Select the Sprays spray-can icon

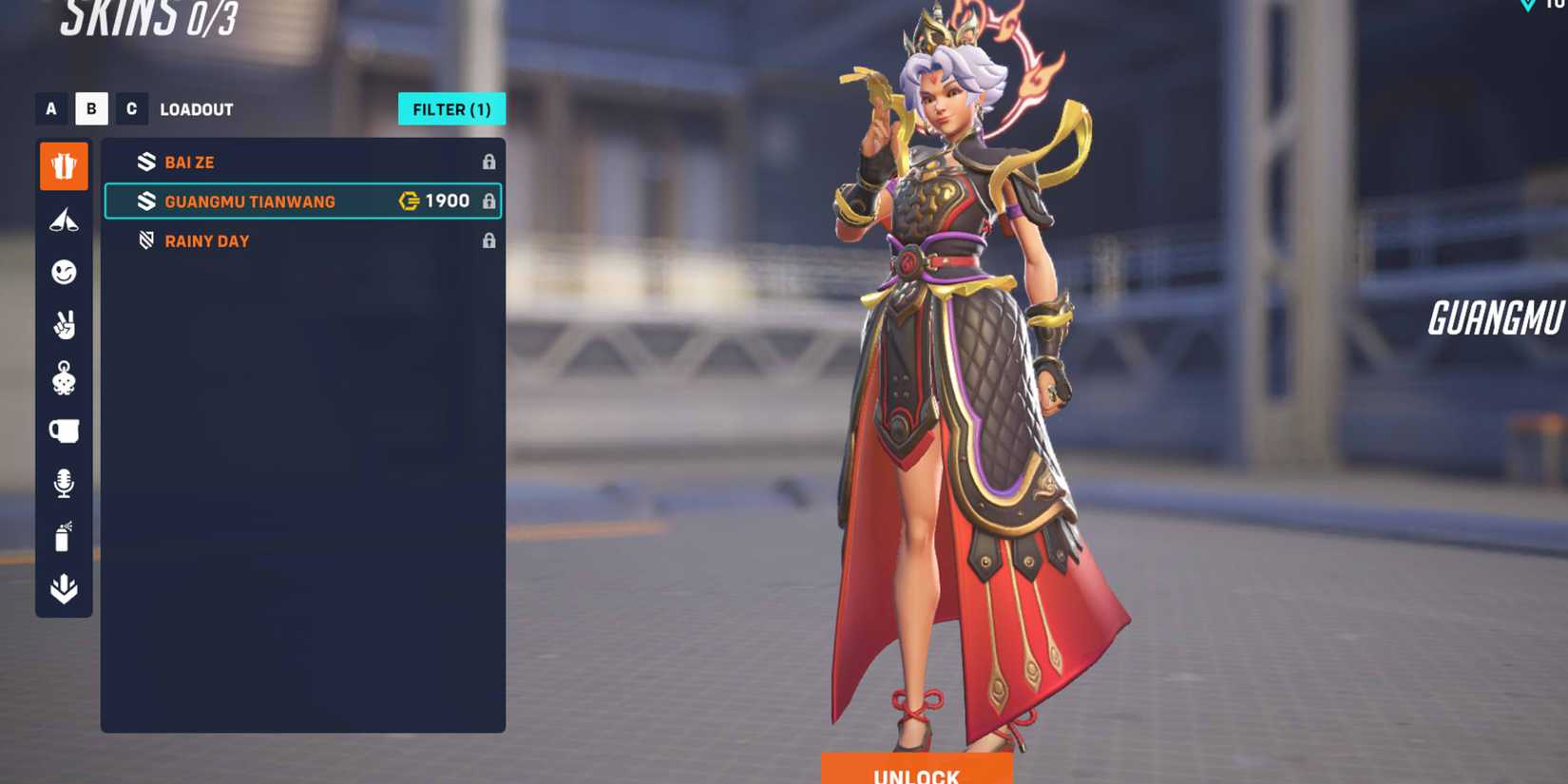pos(63,536)
